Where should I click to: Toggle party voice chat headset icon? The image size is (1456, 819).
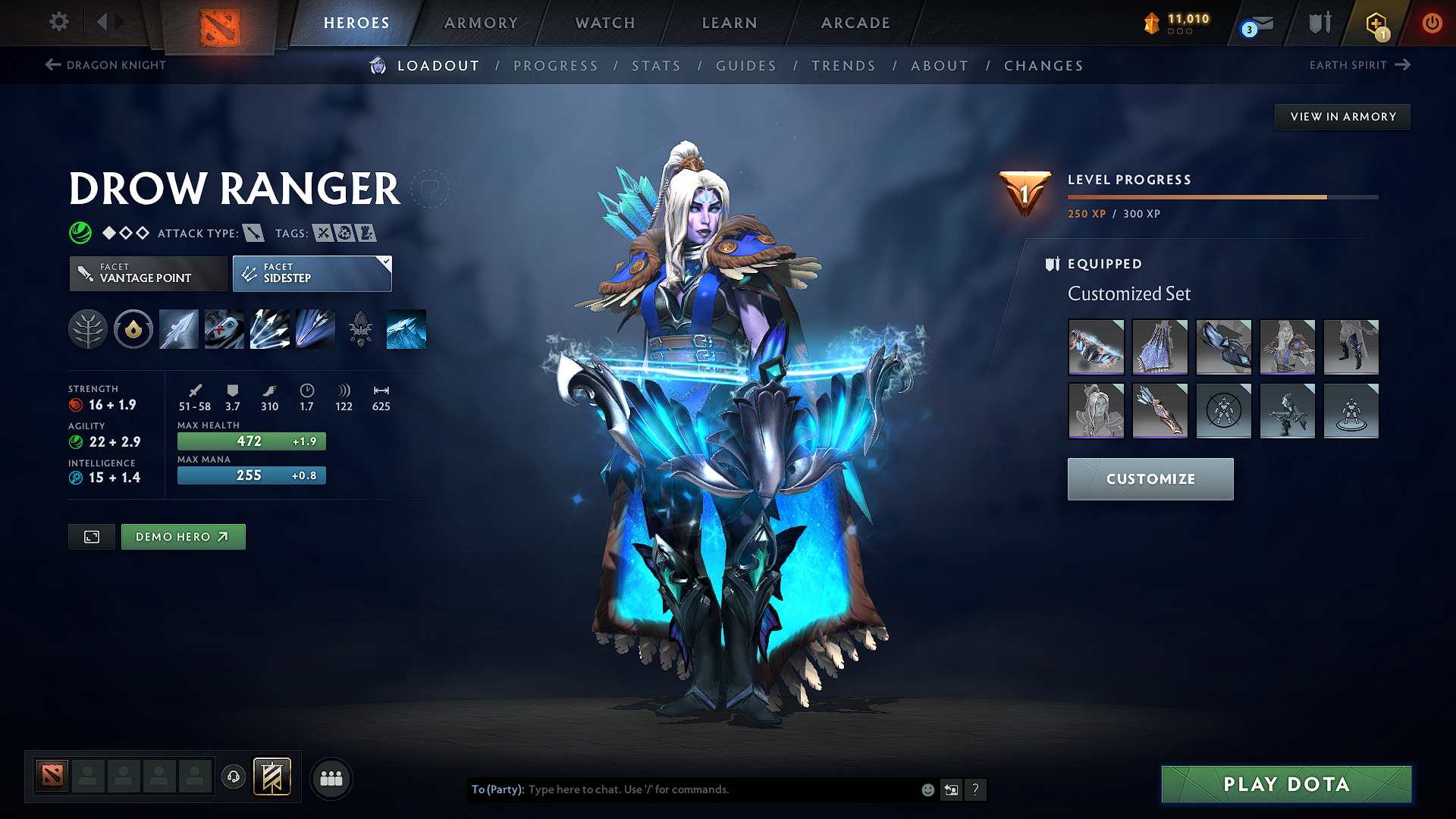click(233, 778)
